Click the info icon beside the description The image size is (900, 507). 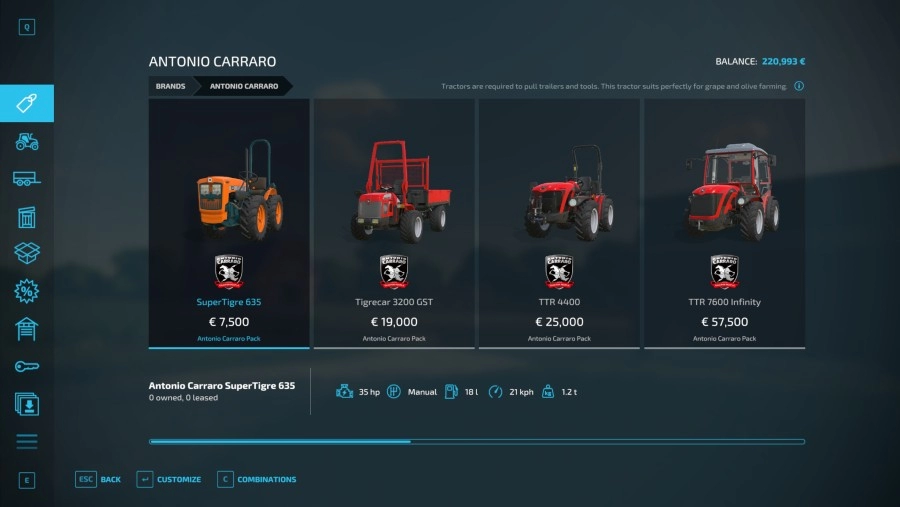(799, 86)
